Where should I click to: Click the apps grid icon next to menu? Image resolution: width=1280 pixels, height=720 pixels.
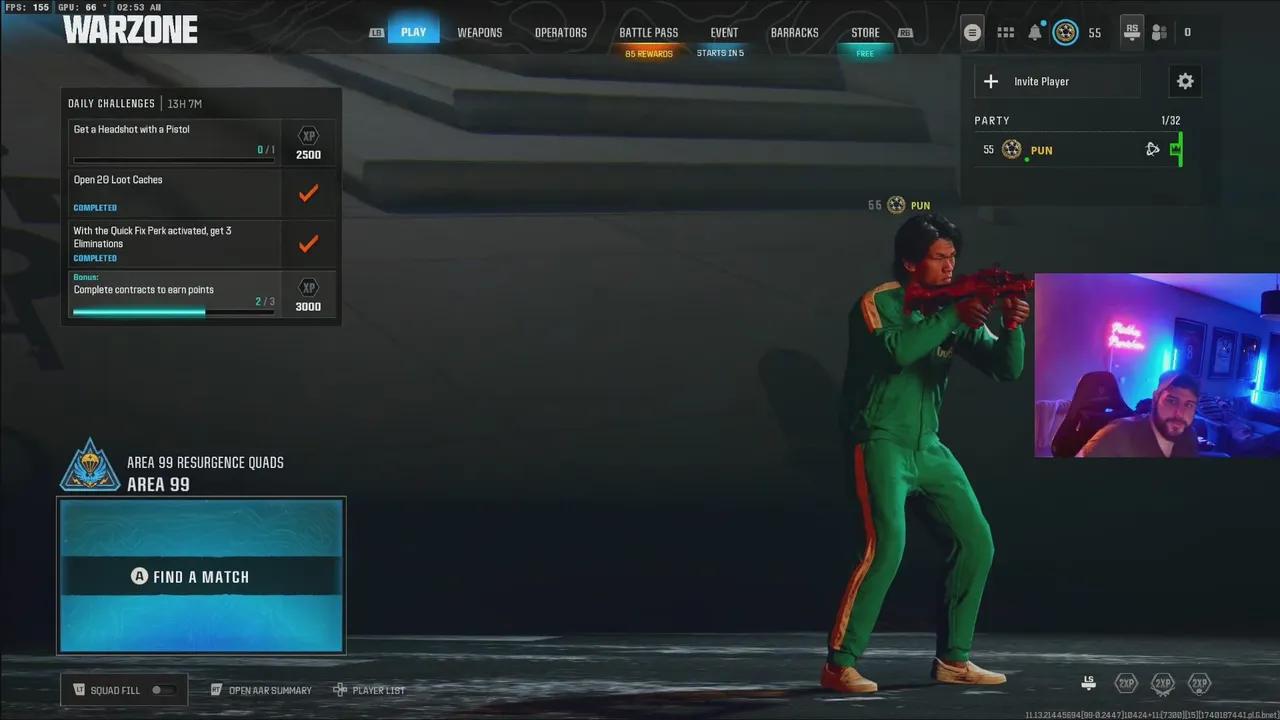1005,32
